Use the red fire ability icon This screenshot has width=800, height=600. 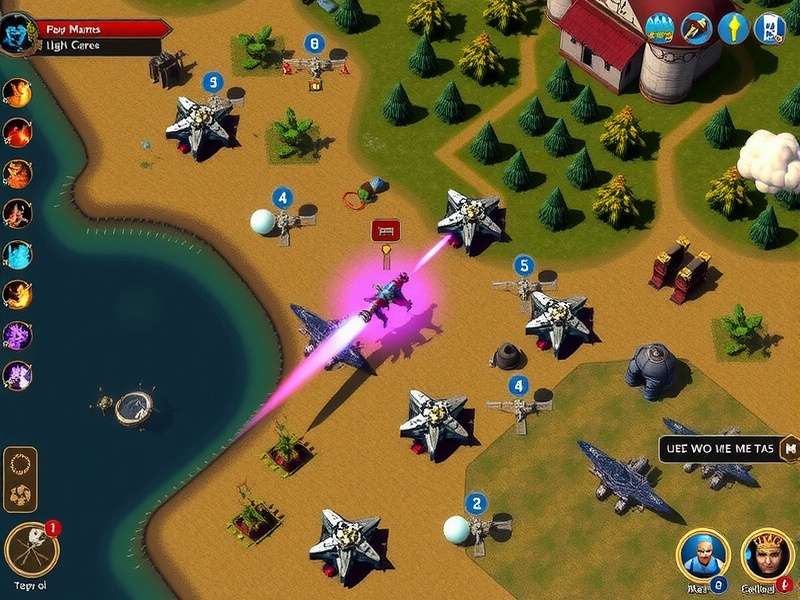pos(18,132)
